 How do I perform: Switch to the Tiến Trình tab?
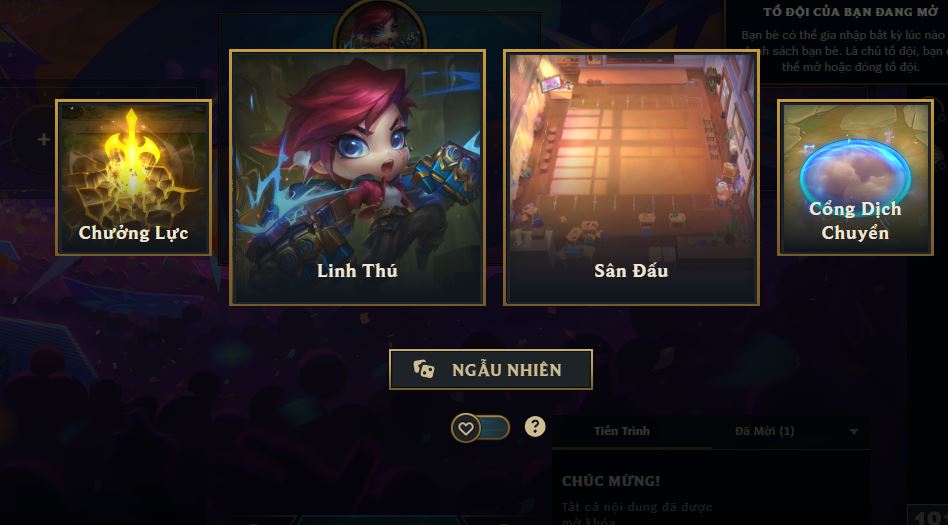621,431
